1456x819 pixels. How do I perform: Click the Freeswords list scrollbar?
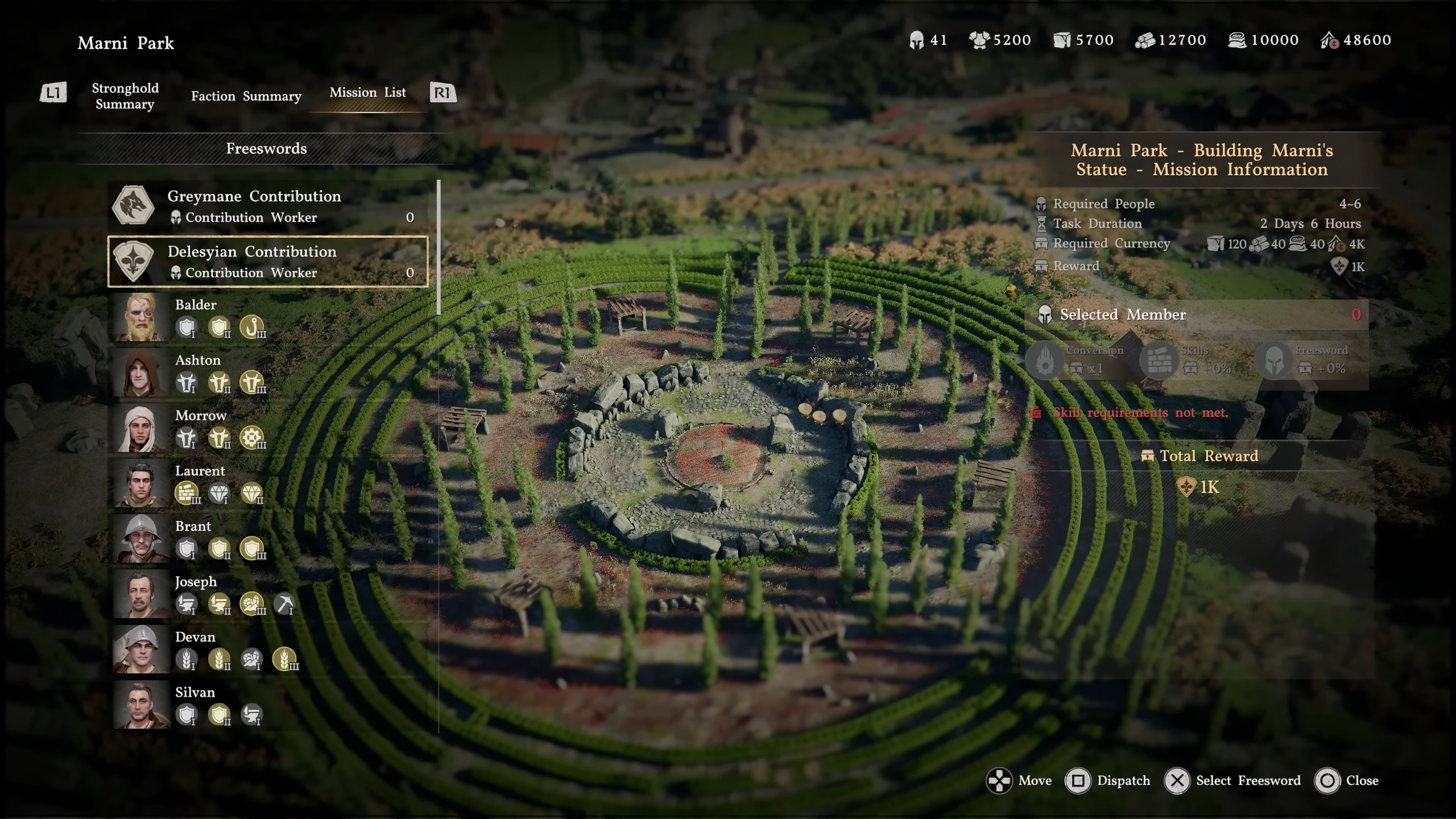(439, 248)
